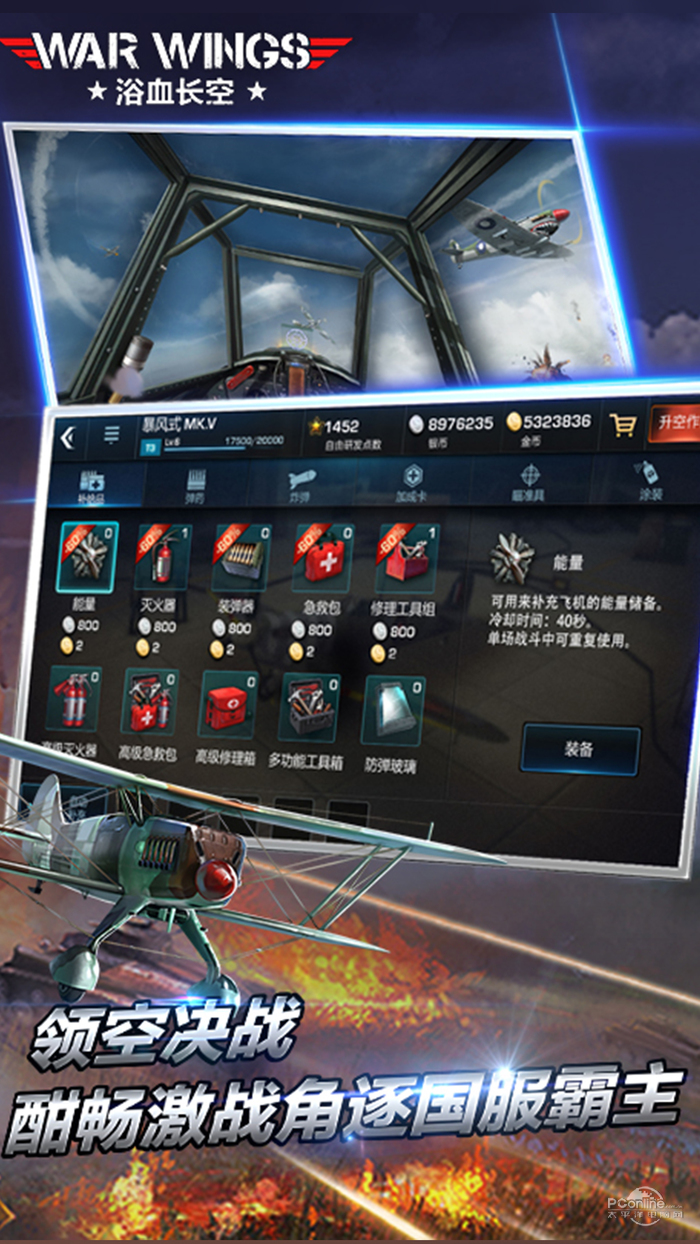The image size is (700, 1244).
Task: Choose the 装弹器 ammo loader item
Action: pyautogui.click(x=240, y=558)
